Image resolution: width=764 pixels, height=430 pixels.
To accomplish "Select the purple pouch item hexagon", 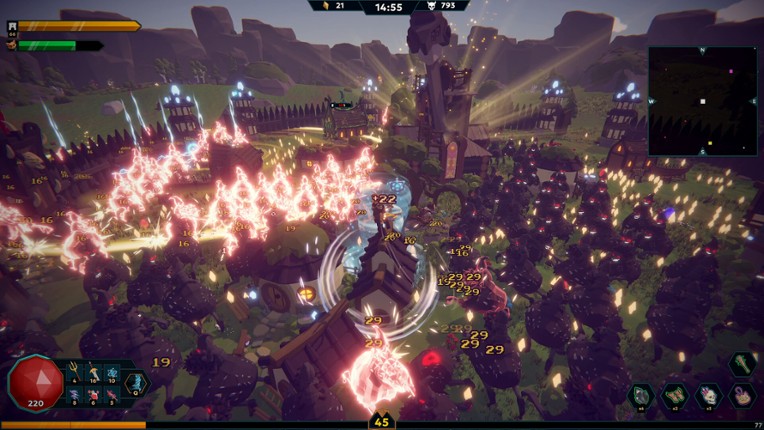I will (x=741, y=396).
